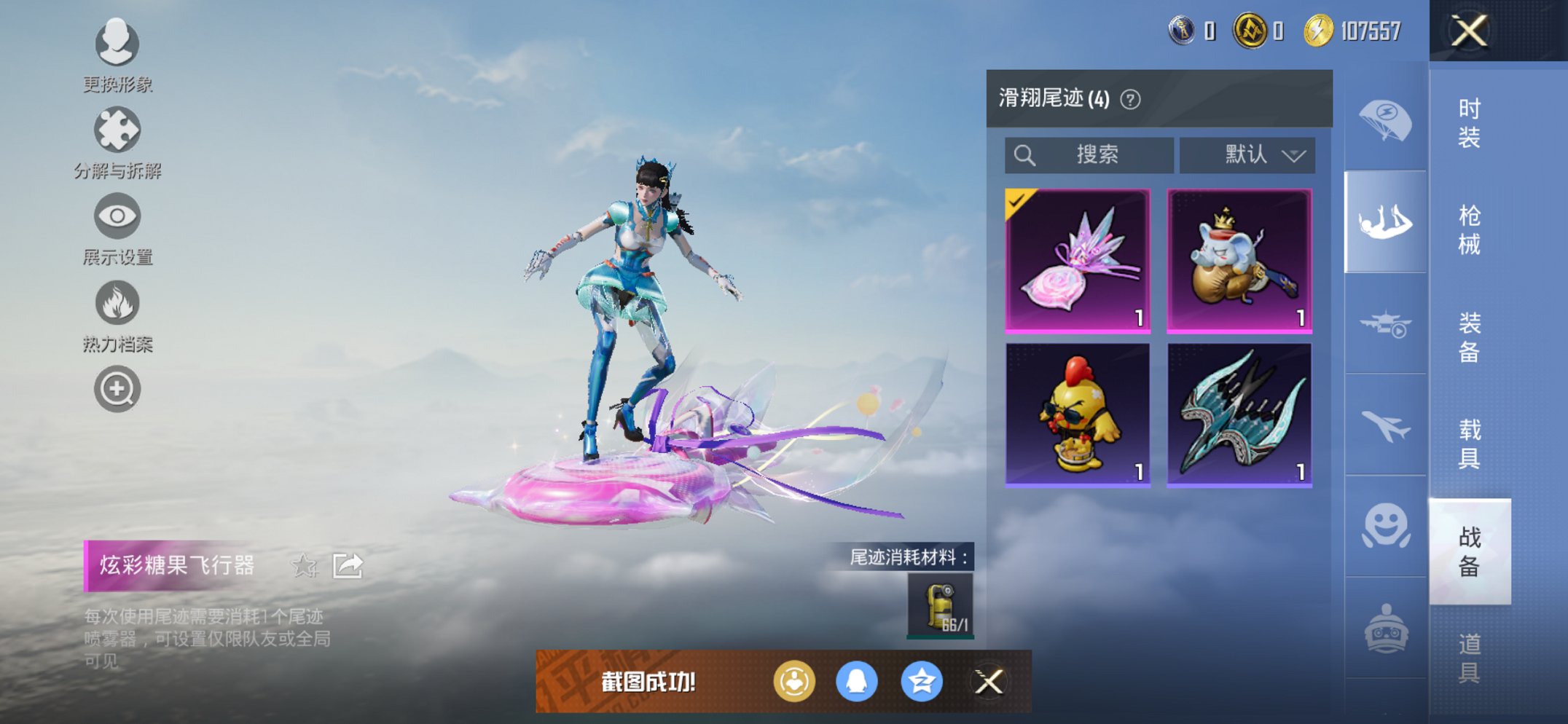Open the 更换形象 avatar change panel

pos(117,45)
